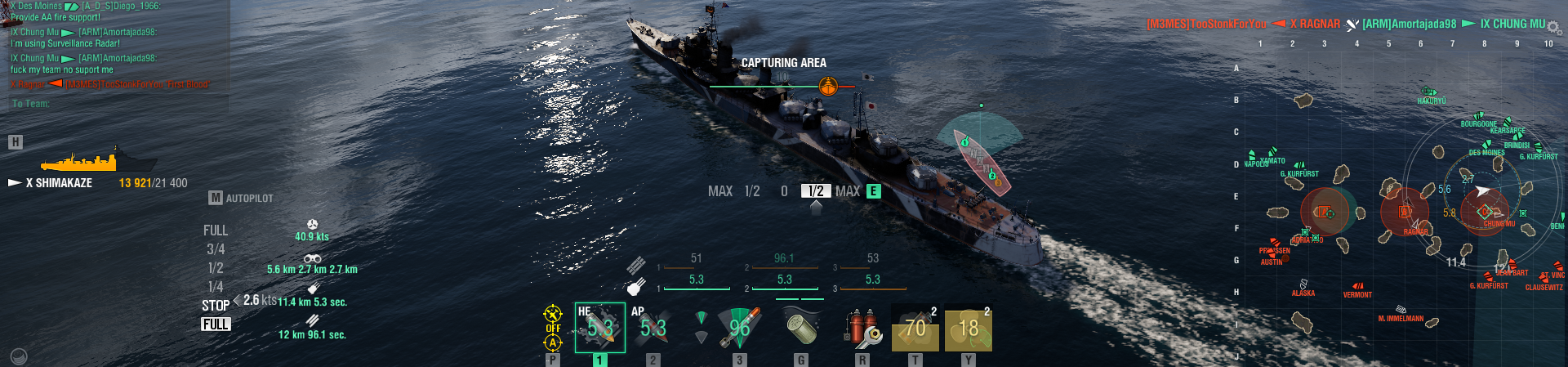Toggle the Autopilot label
The width and height of the screenshot is (1568, 367).
pyautogui.click(x=249, y=198)
